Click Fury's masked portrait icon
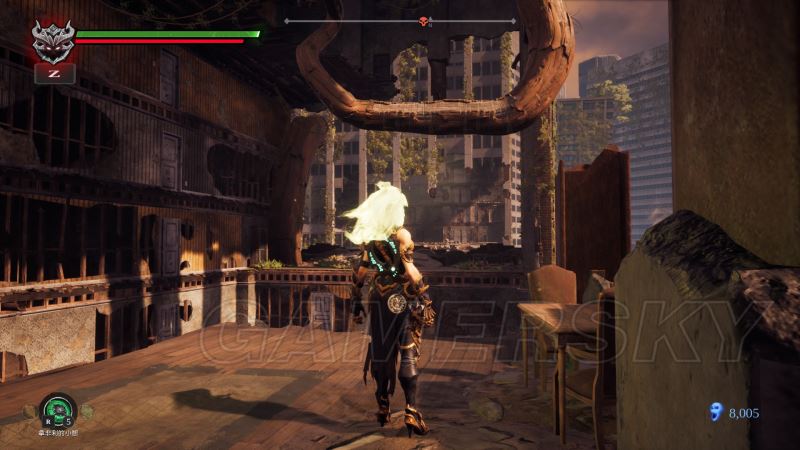This screenshot has height=450, width=800. click(x=53, y=41)
